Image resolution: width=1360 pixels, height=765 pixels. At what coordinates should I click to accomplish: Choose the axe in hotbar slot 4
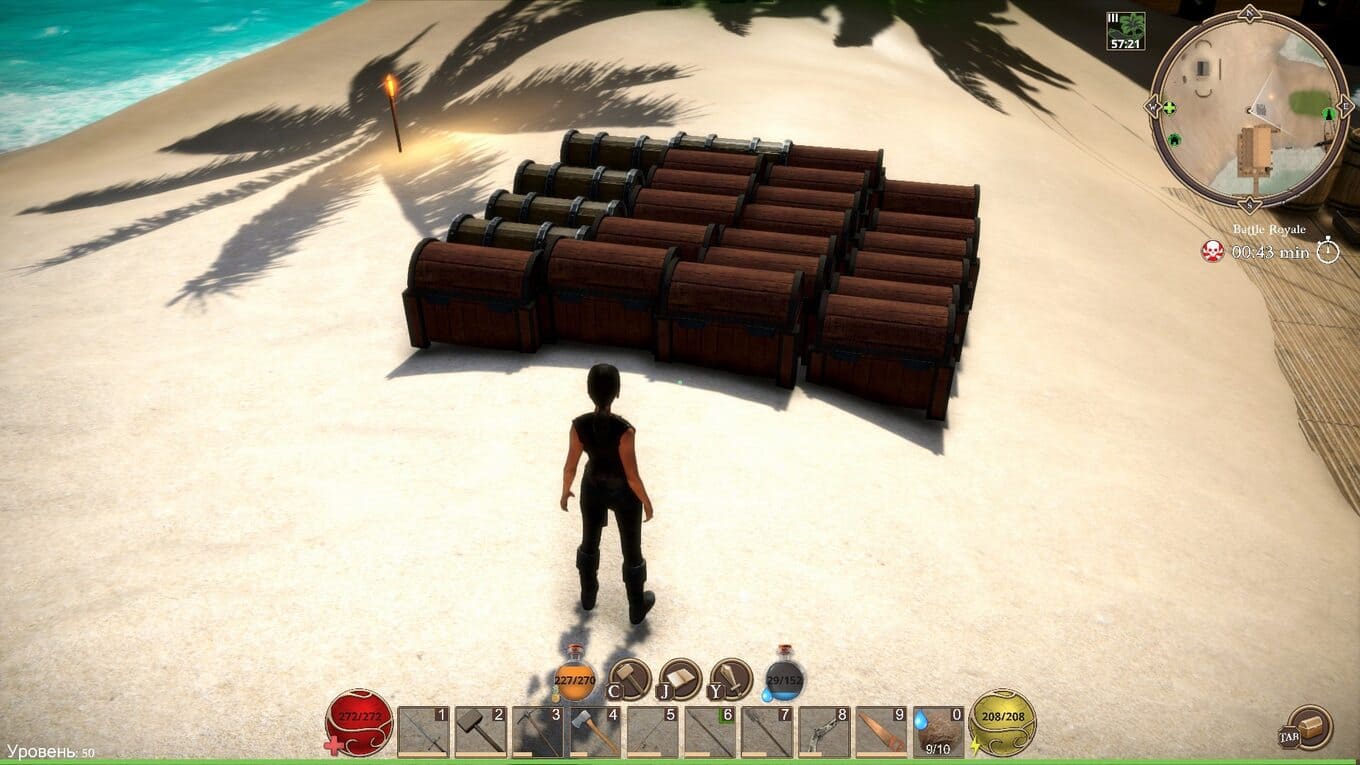click(595, 732)
